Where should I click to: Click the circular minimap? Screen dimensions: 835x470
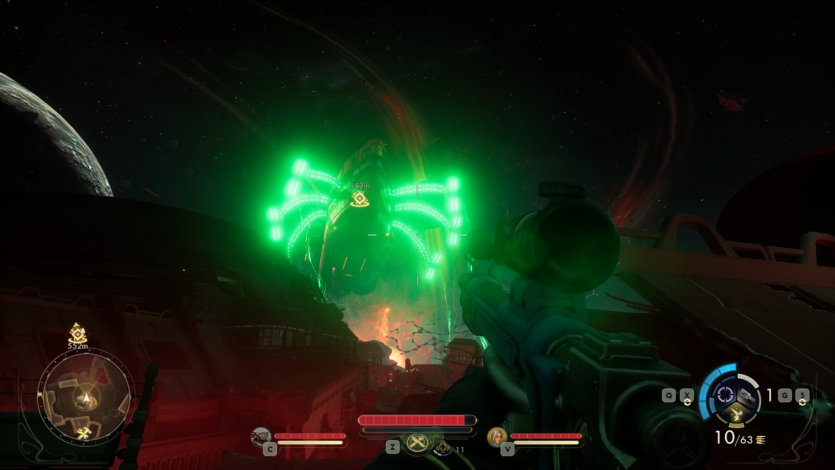pos(84,394)
